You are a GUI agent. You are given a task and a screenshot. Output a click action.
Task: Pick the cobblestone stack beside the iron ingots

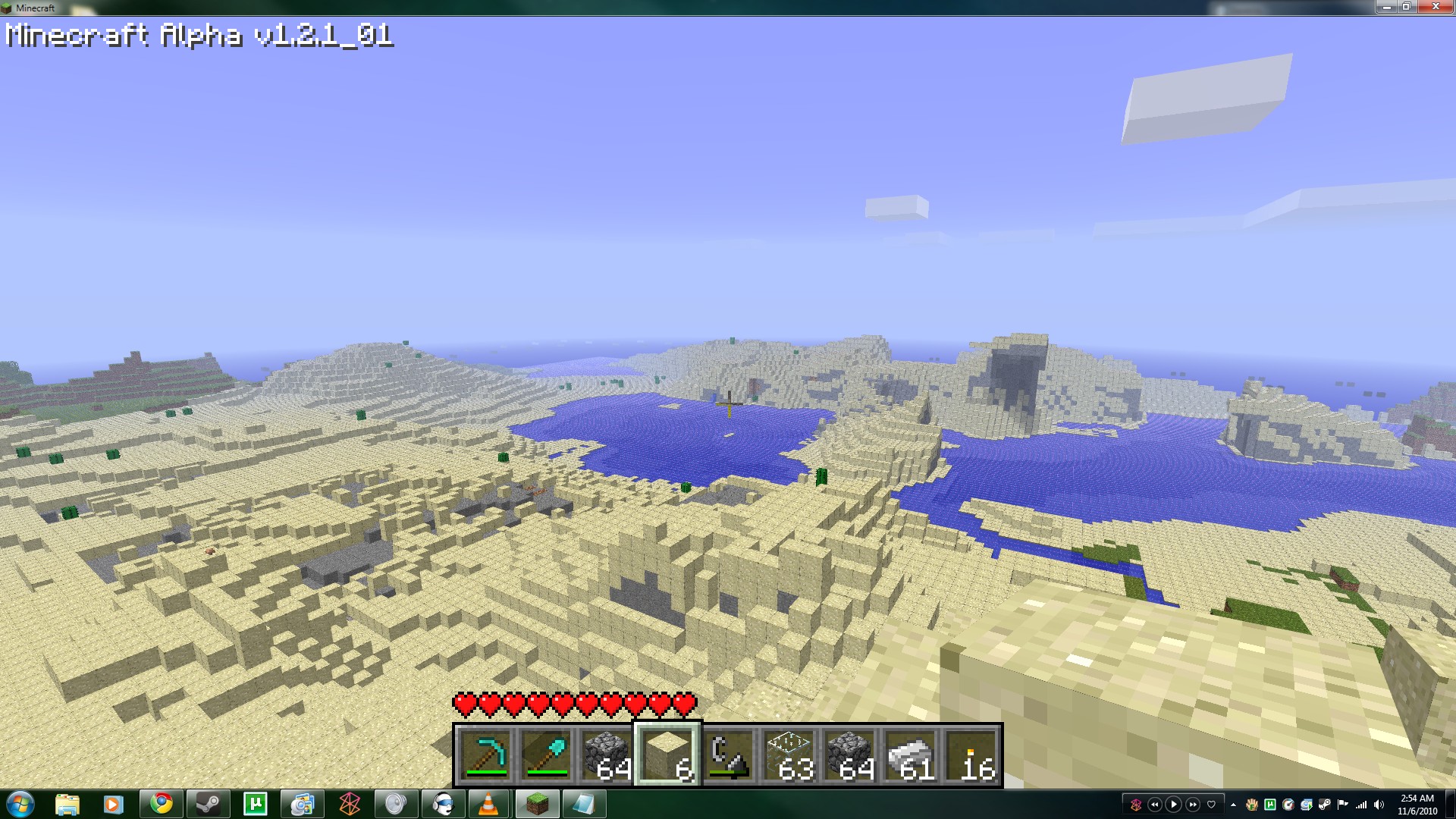(x=849, y=755)
